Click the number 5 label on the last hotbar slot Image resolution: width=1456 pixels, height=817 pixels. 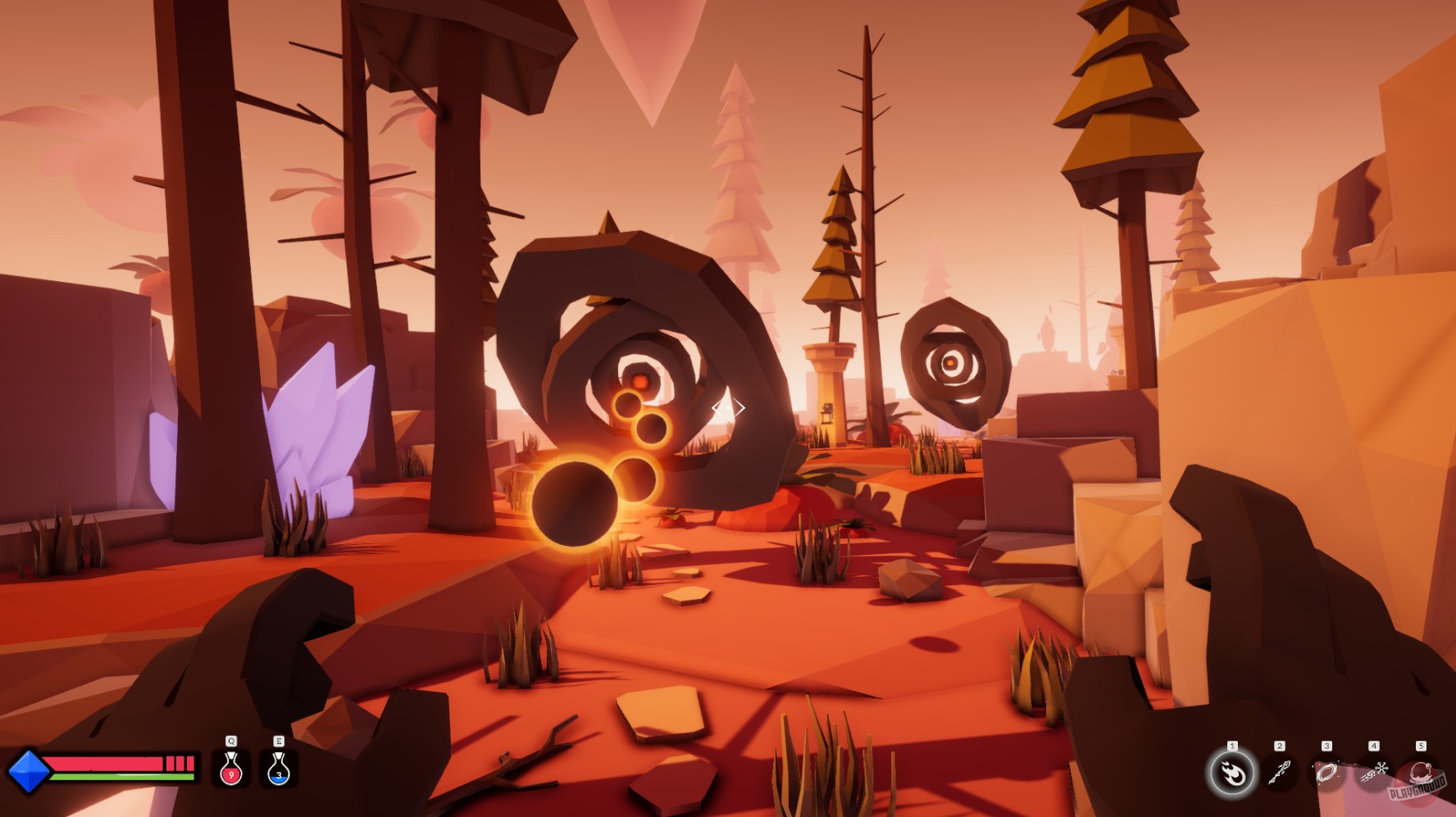(1421, 746)
